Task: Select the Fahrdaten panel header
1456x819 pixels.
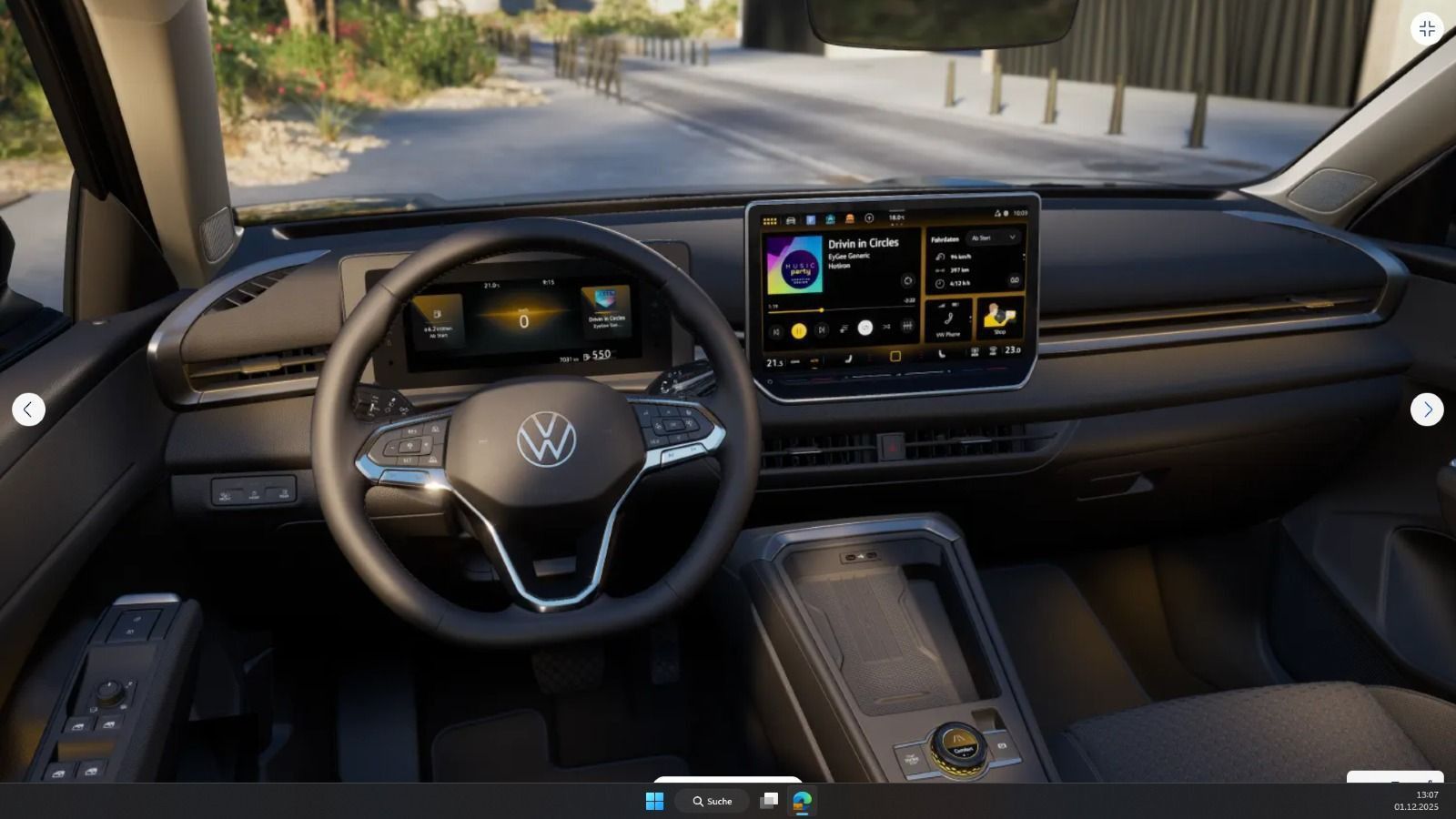Action: coord(945,238)
